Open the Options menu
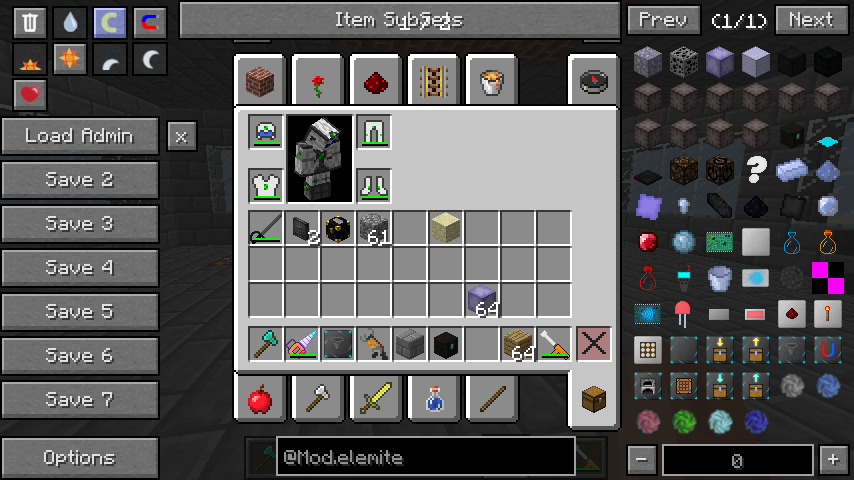Viewport: 854px width, 480px height. [x=80, y=458]
